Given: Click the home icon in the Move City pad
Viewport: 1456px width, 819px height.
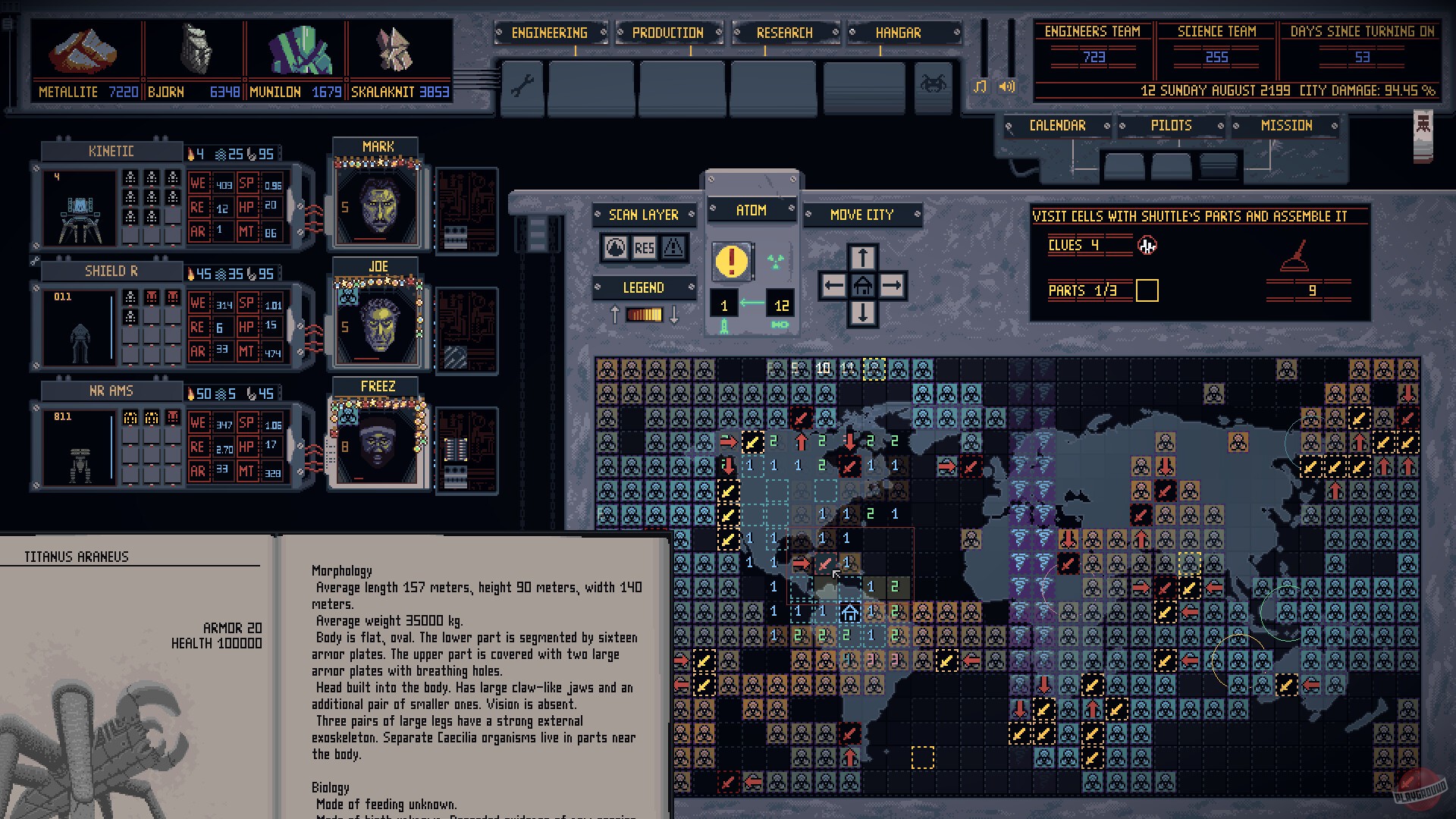Looking at the screenshot, I should click(x=862, y=285).
